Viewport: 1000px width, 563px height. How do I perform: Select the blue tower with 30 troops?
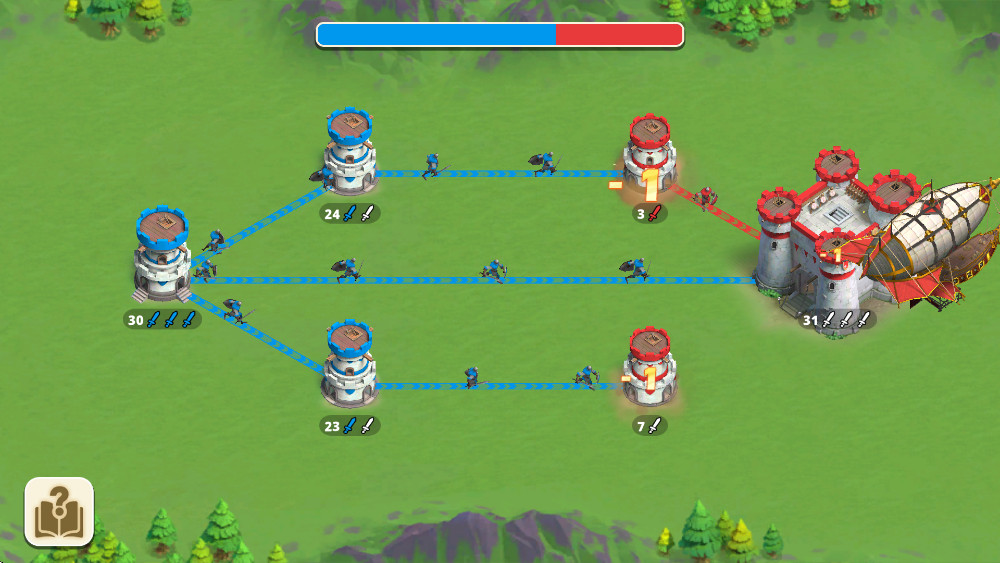click(x=162, y=258)
